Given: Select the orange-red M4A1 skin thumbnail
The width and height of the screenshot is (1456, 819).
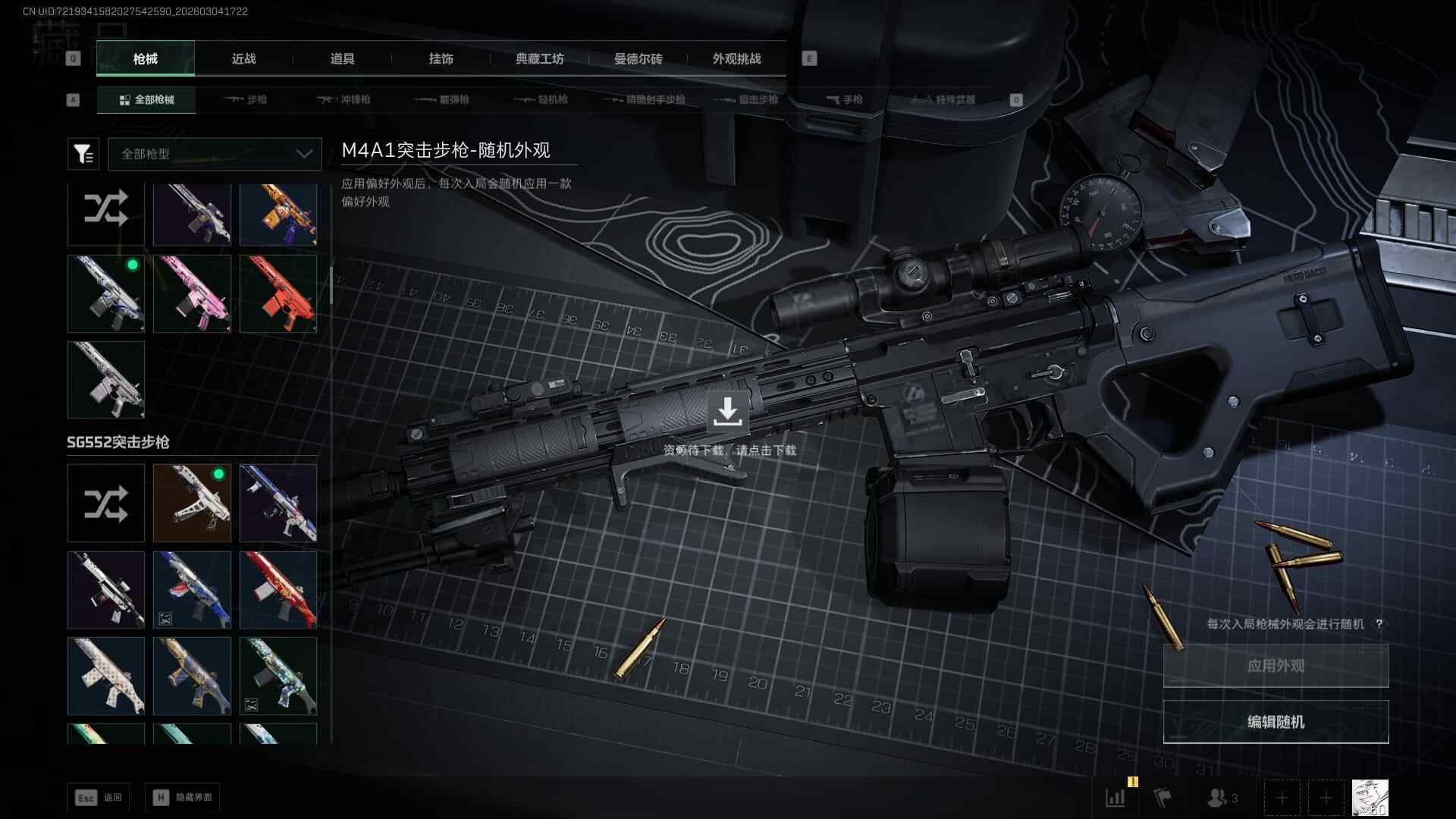Looking at the screenshot, I should tap(278, 293).
